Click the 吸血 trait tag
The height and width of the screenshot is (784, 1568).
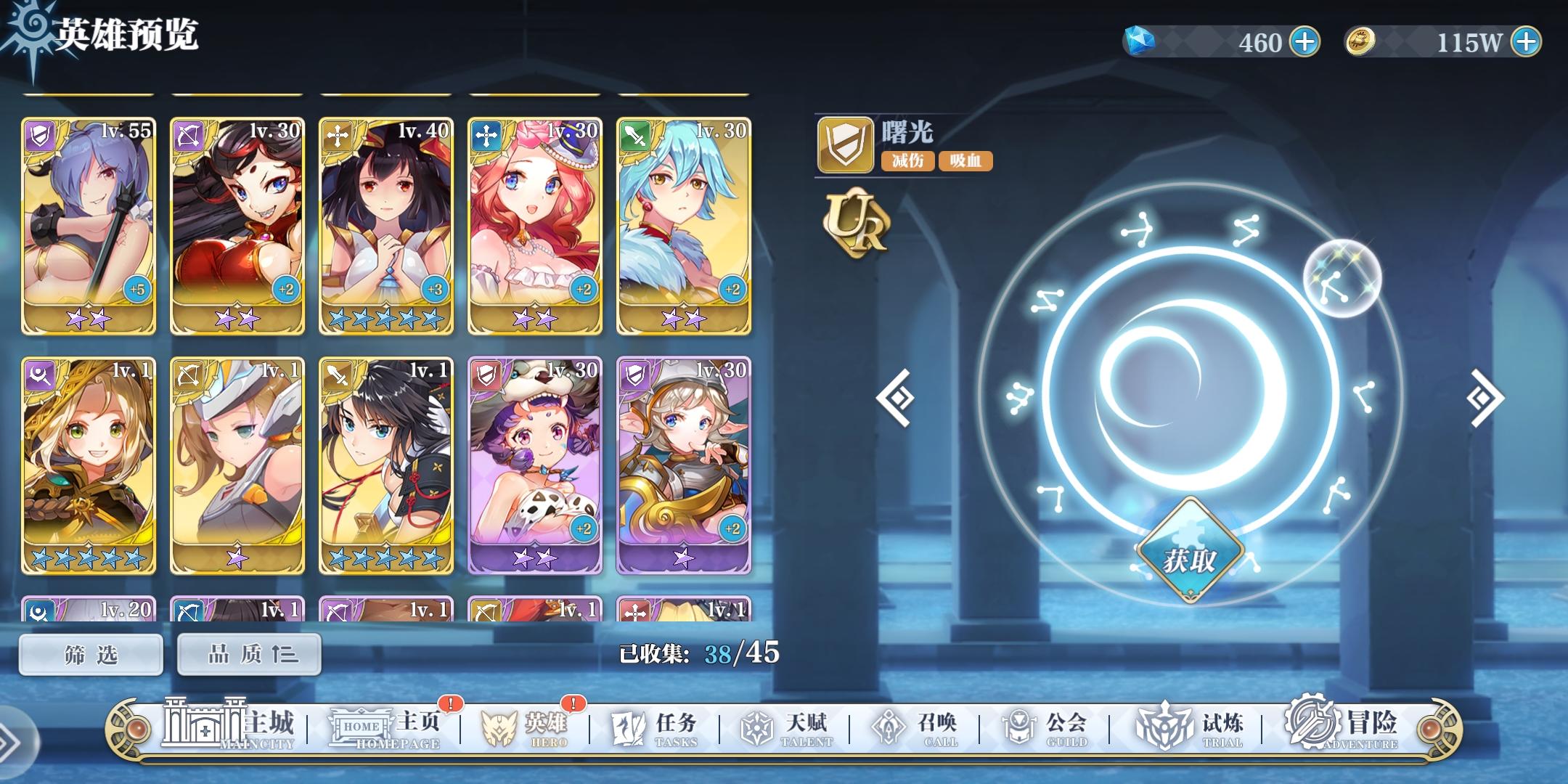tap(965, 161)
